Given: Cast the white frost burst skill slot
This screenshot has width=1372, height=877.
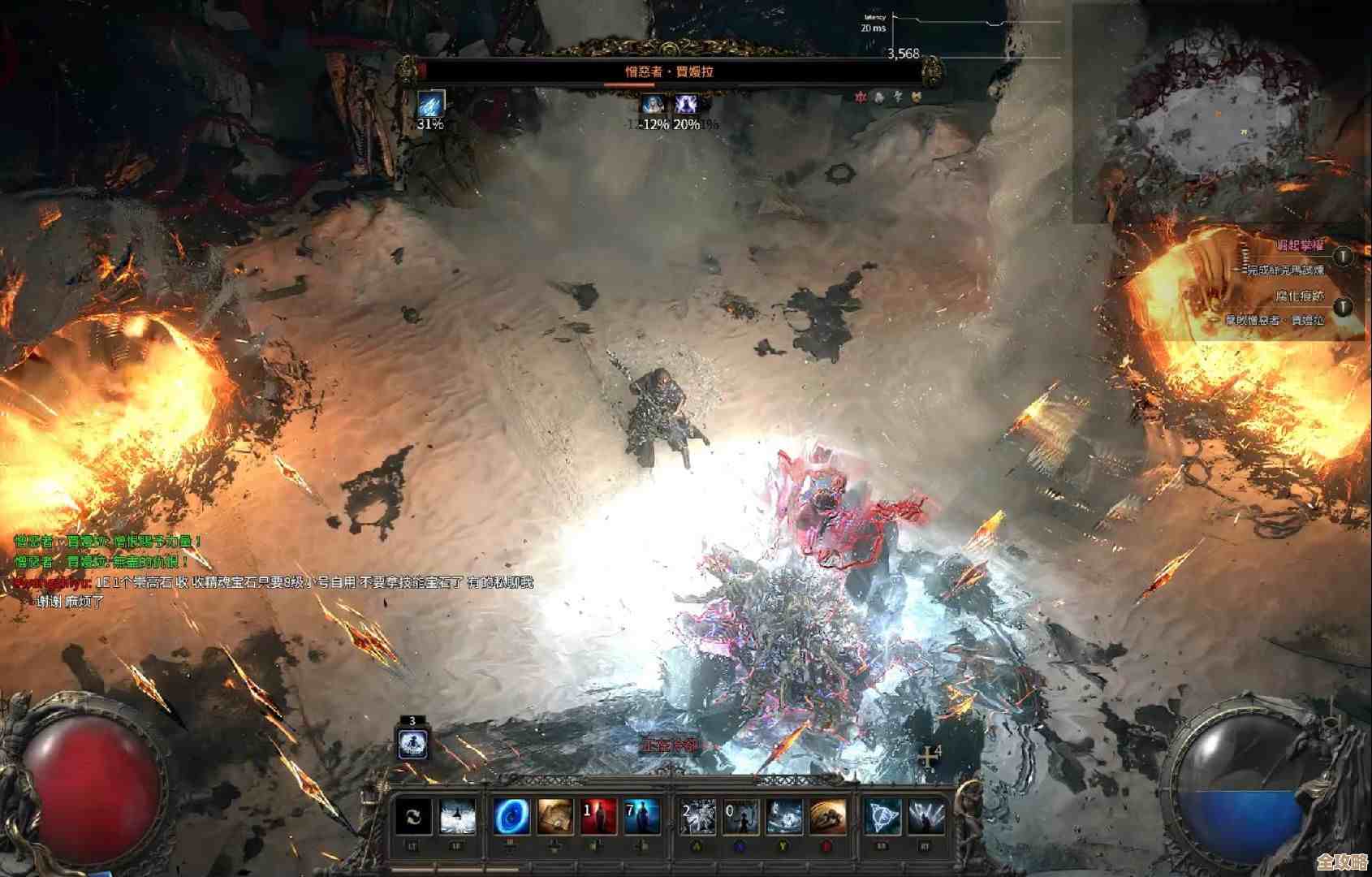Looking at the screenshot, I should click(784, 818).
